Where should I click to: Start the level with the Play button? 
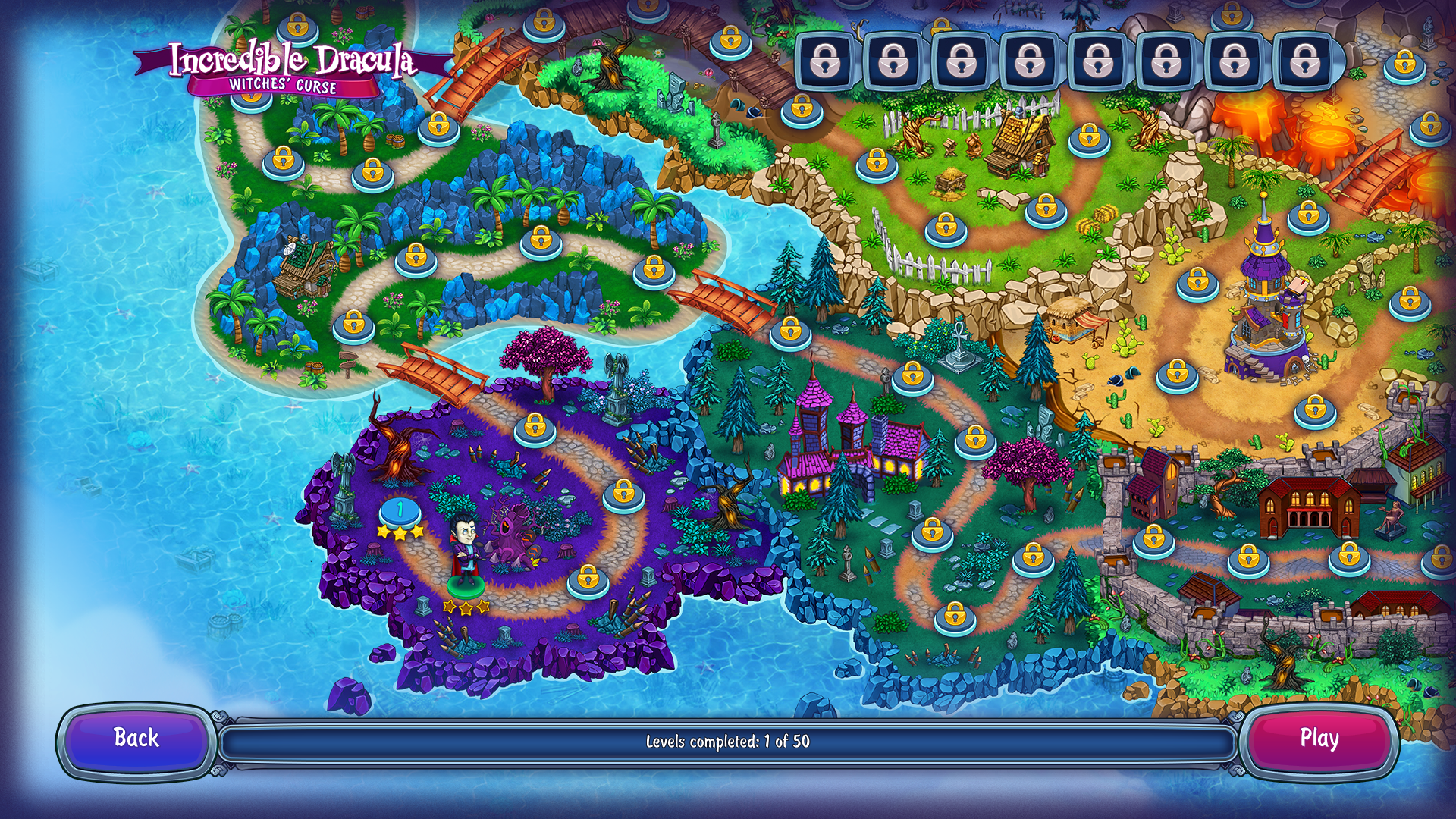point(1319,739)
